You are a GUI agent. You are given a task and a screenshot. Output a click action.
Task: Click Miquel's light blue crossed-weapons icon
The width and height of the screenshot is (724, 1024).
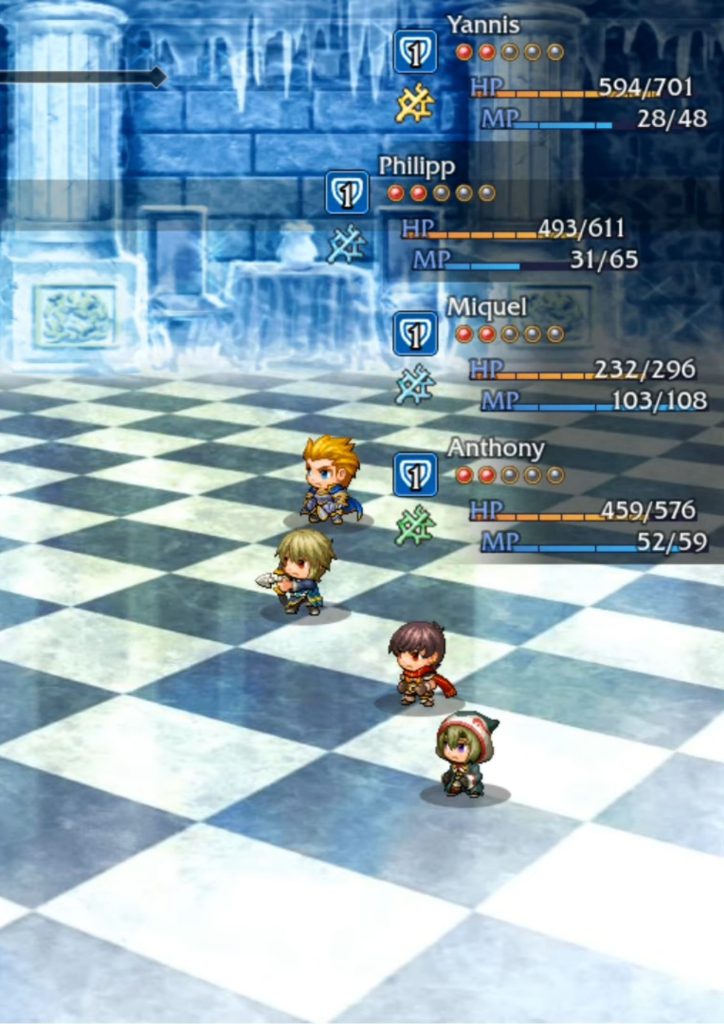[414, 385]
